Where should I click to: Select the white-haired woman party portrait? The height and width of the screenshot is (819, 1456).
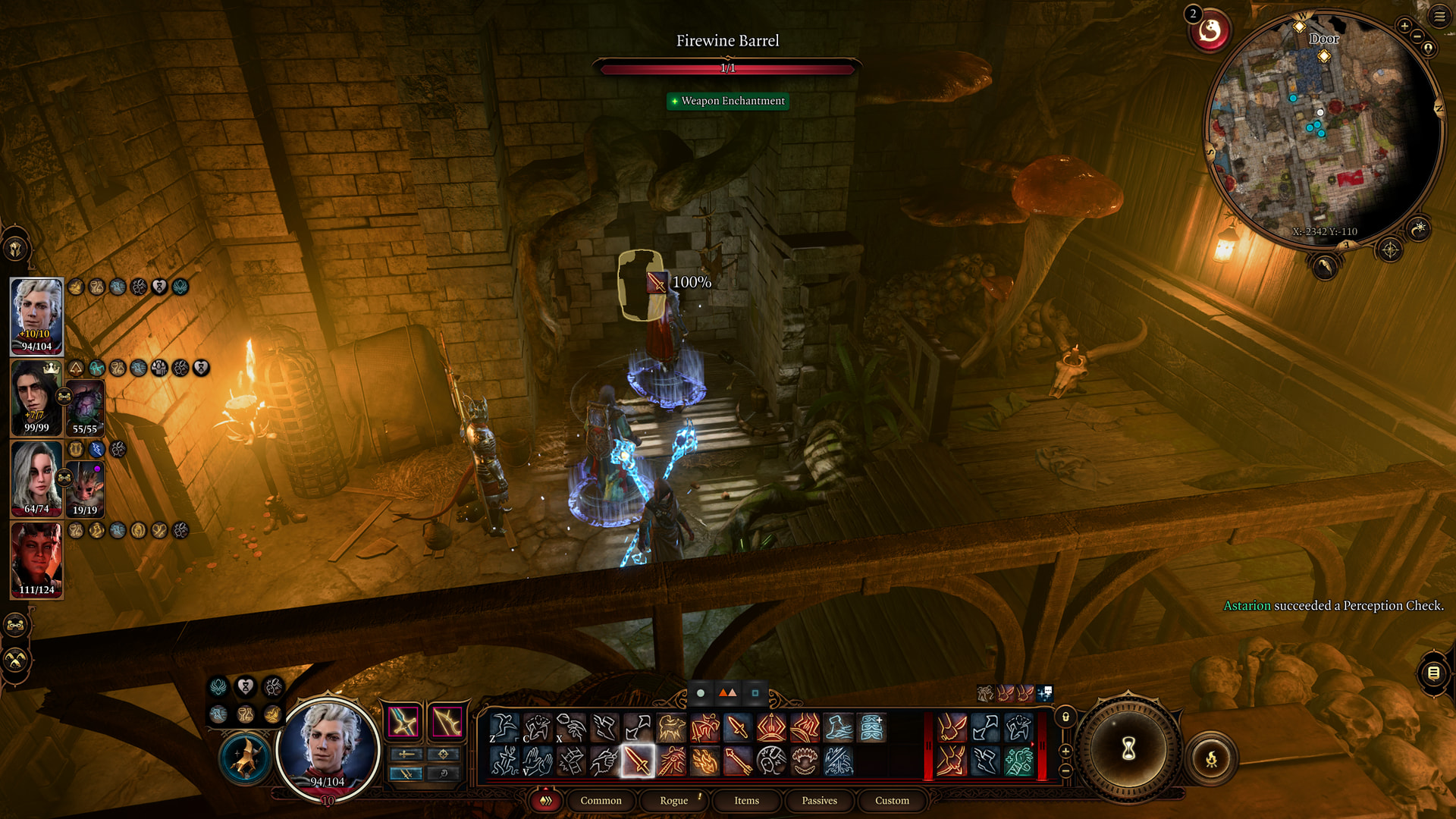[36, 479]
